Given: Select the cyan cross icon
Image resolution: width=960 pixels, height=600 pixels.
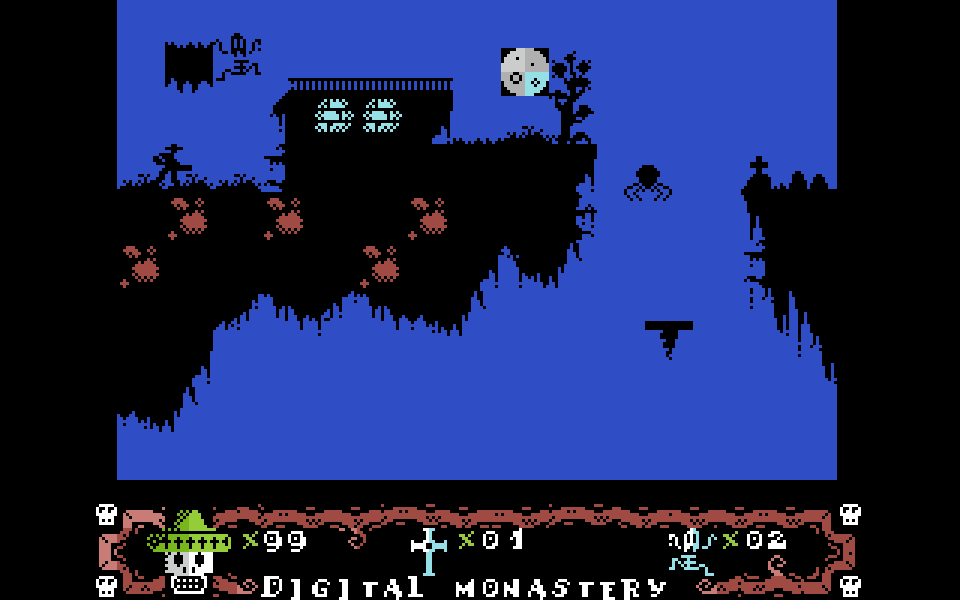Looking at the screenshot, I should coord(429,550).
